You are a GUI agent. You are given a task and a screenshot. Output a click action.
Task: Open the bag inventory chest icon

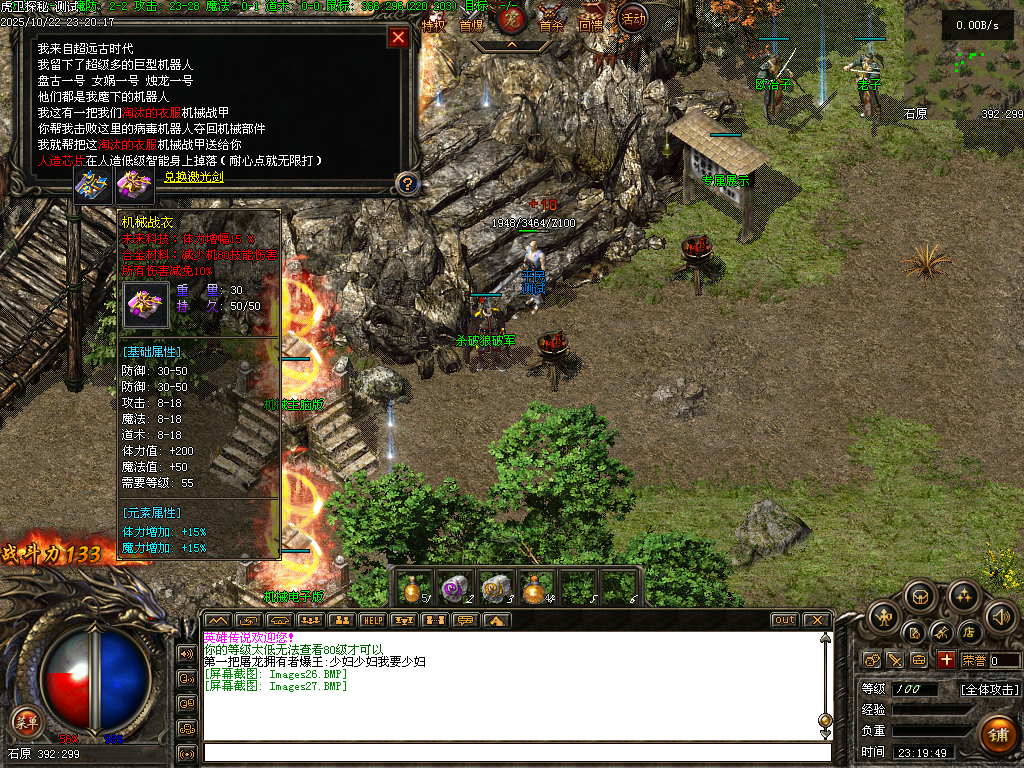[921, 596]
